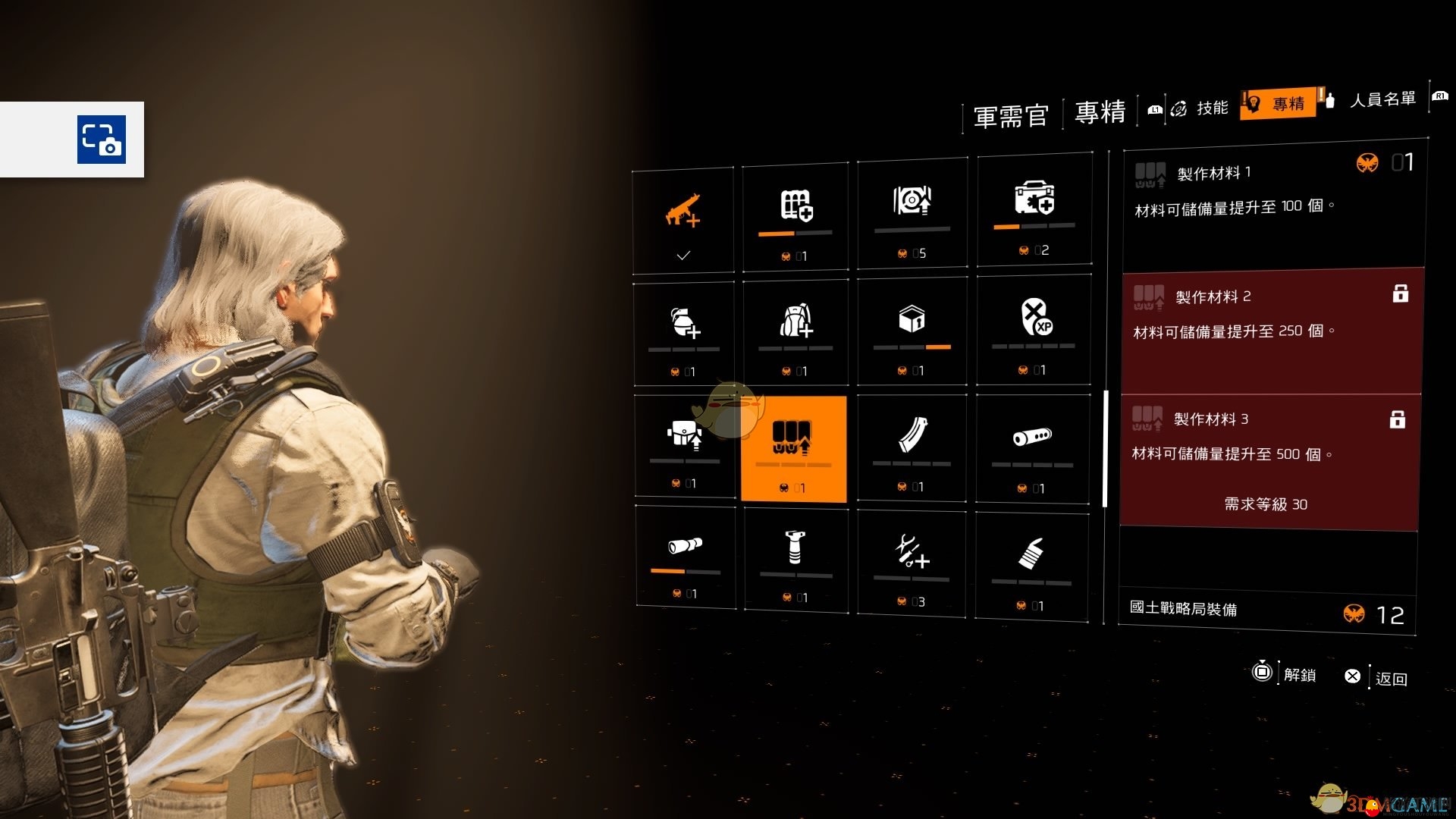Select the grenade-plus perk
Screen dimensions: 1456x819
coord(685,331)
